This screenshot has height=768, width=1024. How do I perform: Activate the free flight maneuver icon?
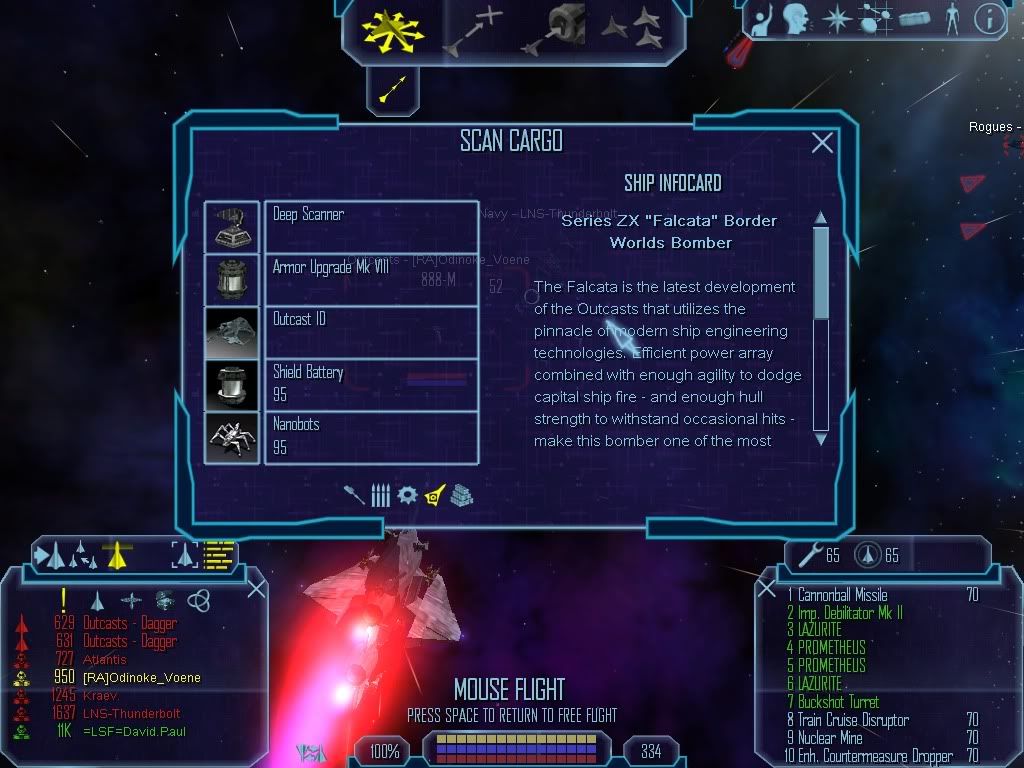(x=395, y=27)
